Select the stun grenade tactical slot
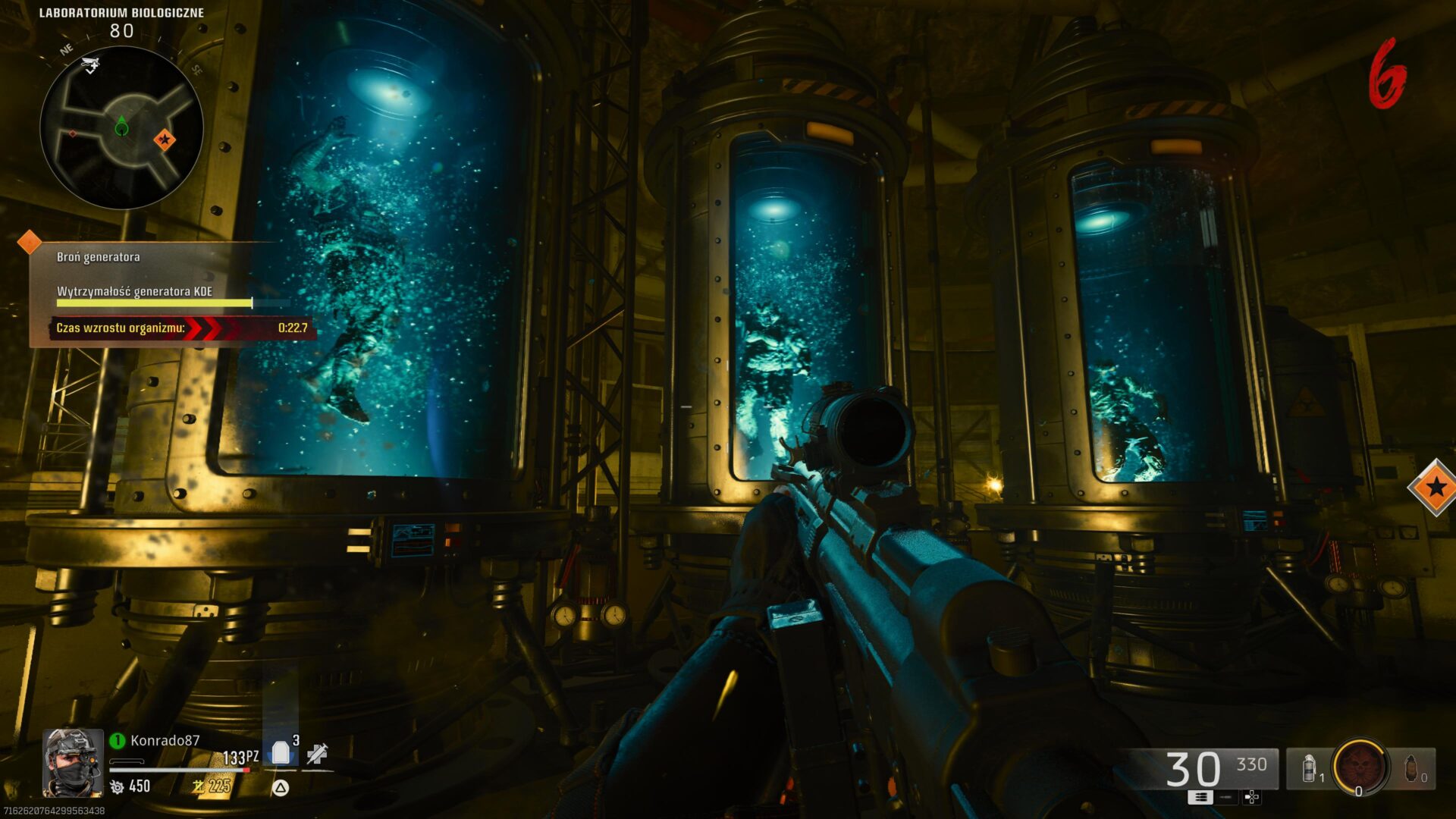 (x=1310, y=769)
